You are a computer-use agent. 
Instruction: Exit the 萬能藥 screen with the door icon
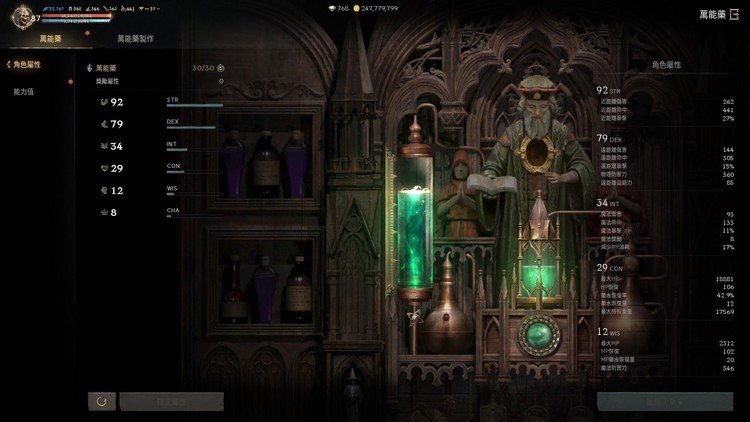pos(735,14)
